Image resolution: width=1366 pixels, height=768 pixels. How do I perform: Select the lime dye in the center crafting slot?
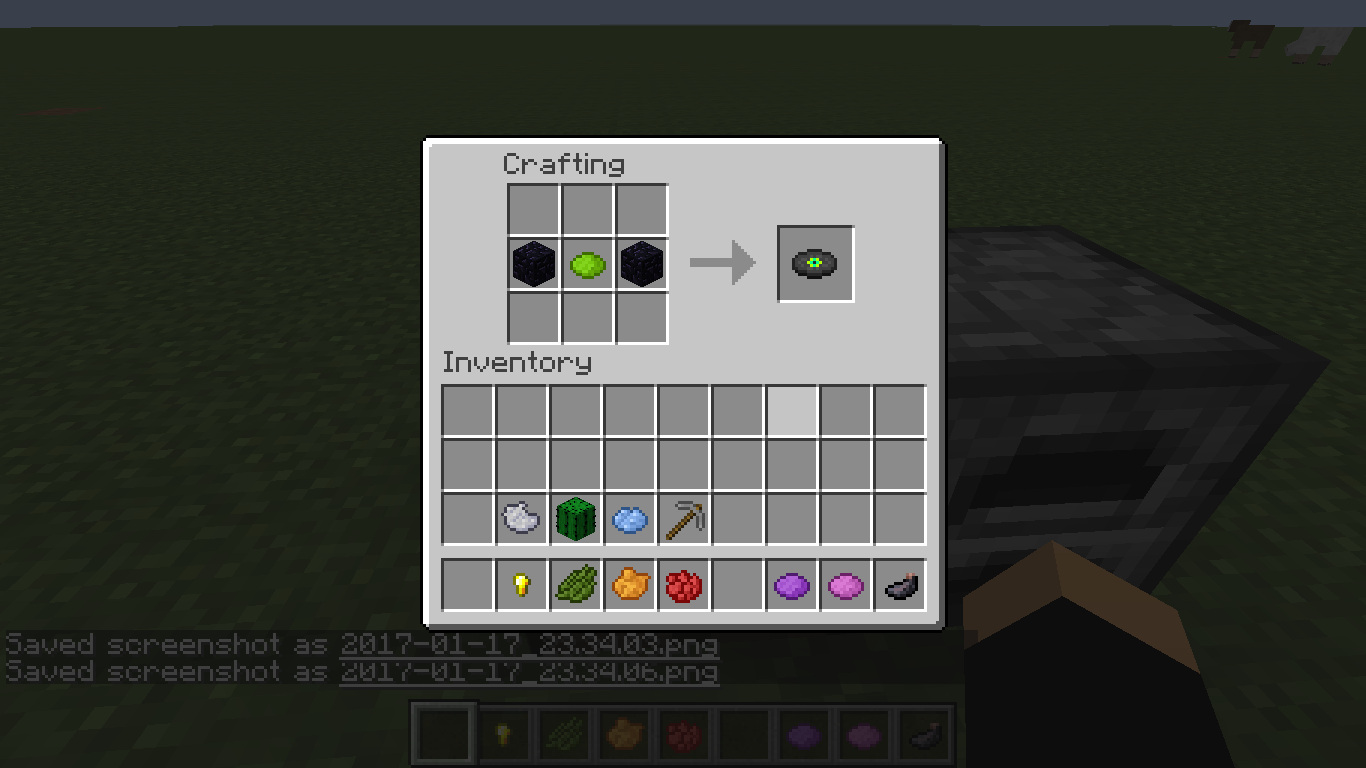coord(587,263)
